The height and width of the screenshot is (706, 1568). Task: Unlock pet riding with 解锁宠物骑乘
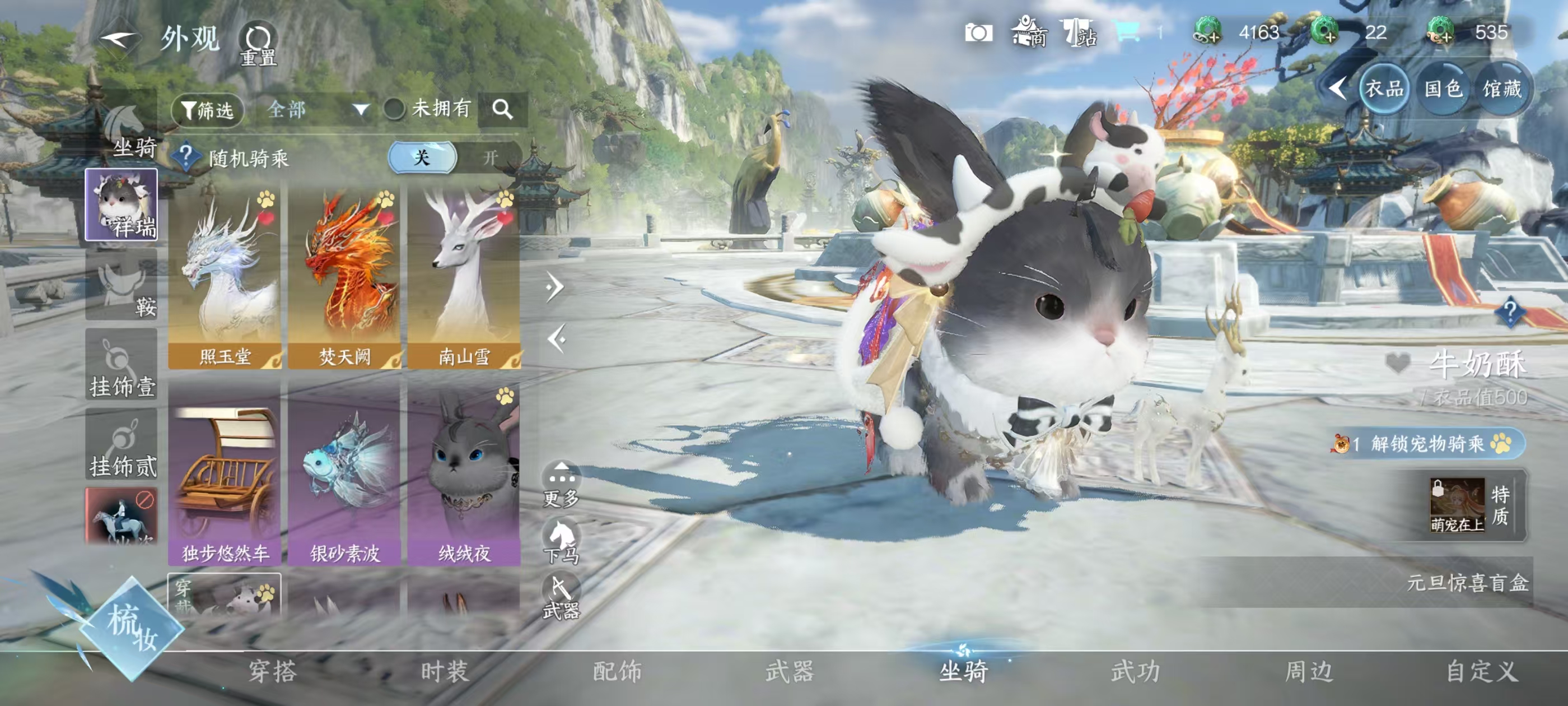(1427, 443)
